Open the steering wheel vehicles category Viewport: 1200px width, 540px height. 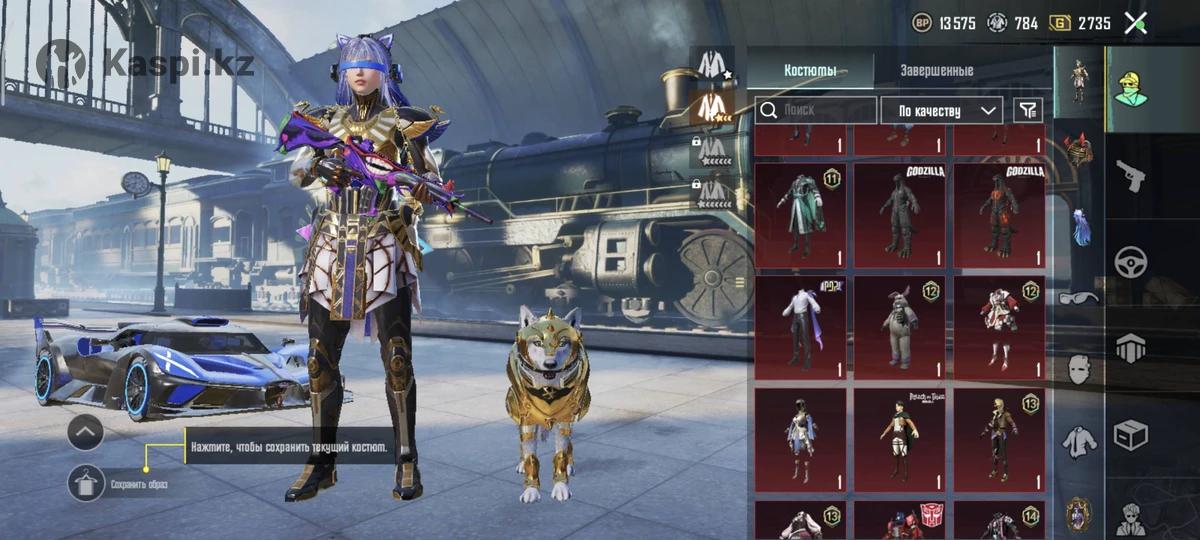[1131, 262]
